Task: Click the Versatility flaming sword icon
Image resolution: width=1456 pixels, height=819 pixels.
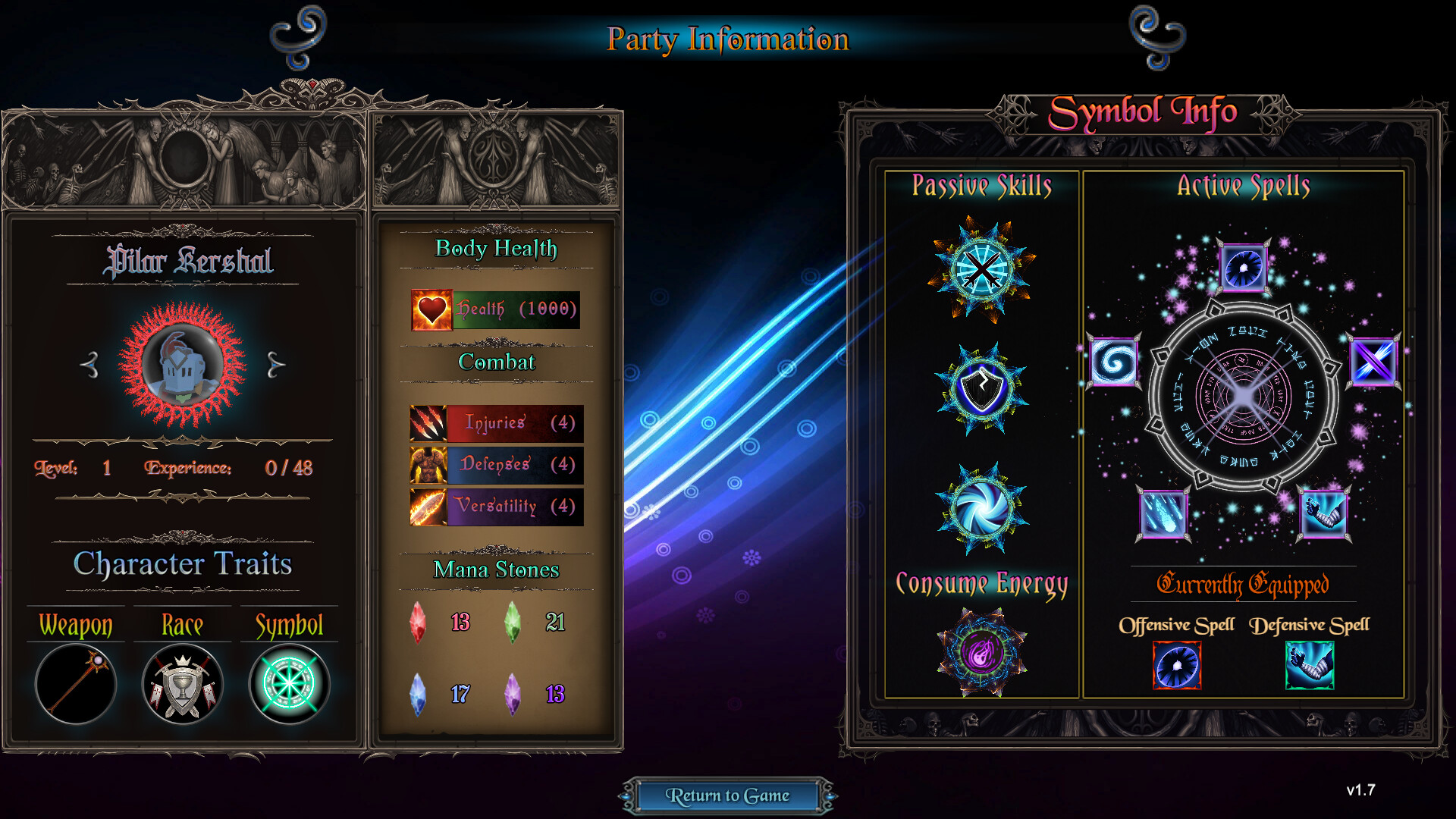Action: [428, 507]
